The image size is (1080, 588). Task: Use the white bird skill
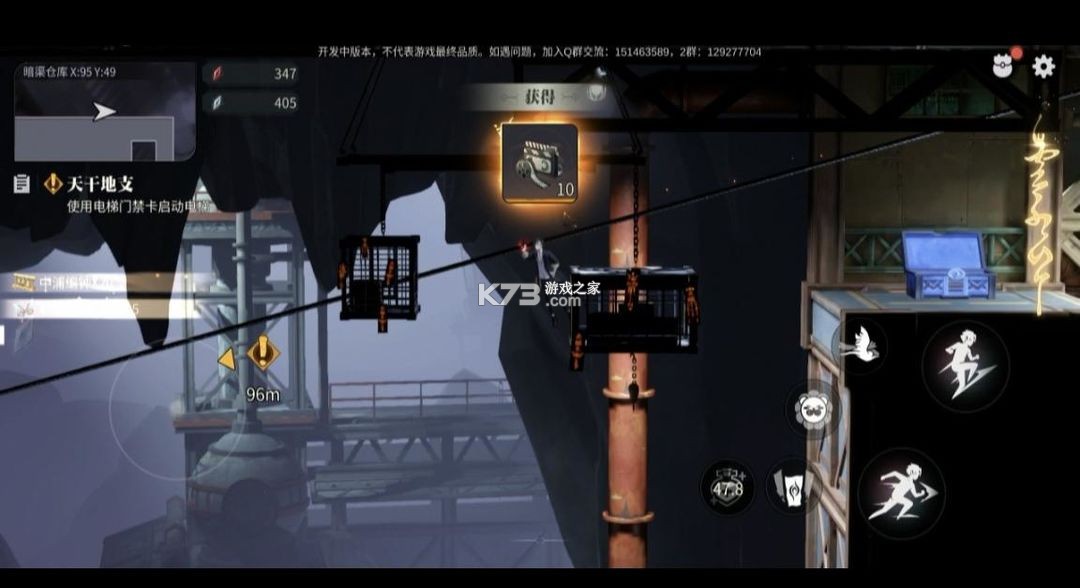coord(858,346)
